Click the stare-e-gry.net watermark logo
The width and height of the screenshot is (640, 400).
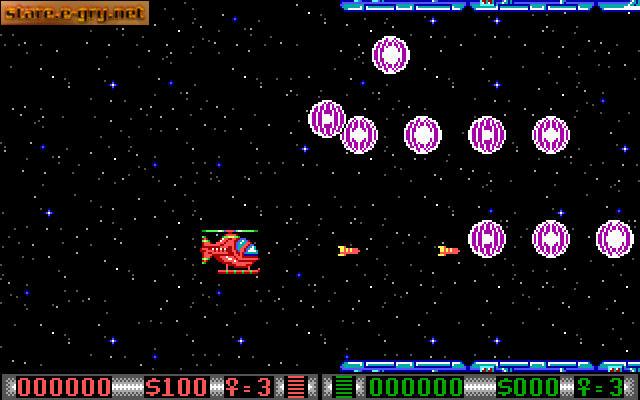(74, 13)
